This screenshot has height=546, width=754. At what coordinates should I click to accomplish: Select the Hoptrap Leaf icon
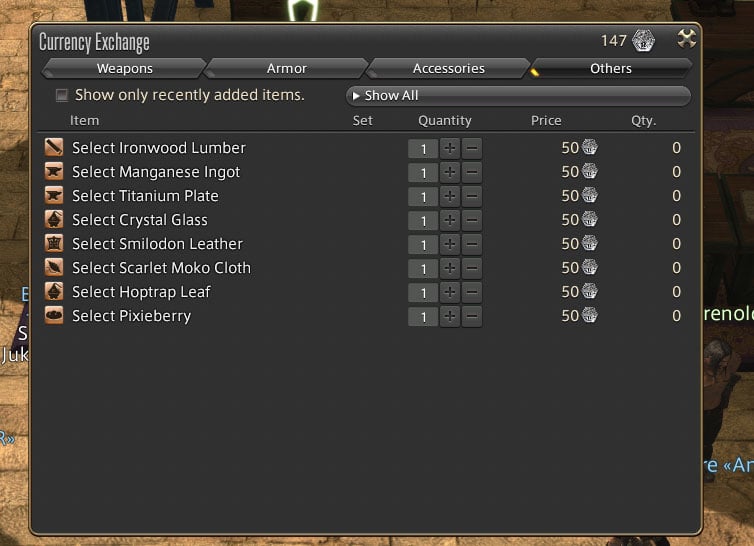click(53, 292)
